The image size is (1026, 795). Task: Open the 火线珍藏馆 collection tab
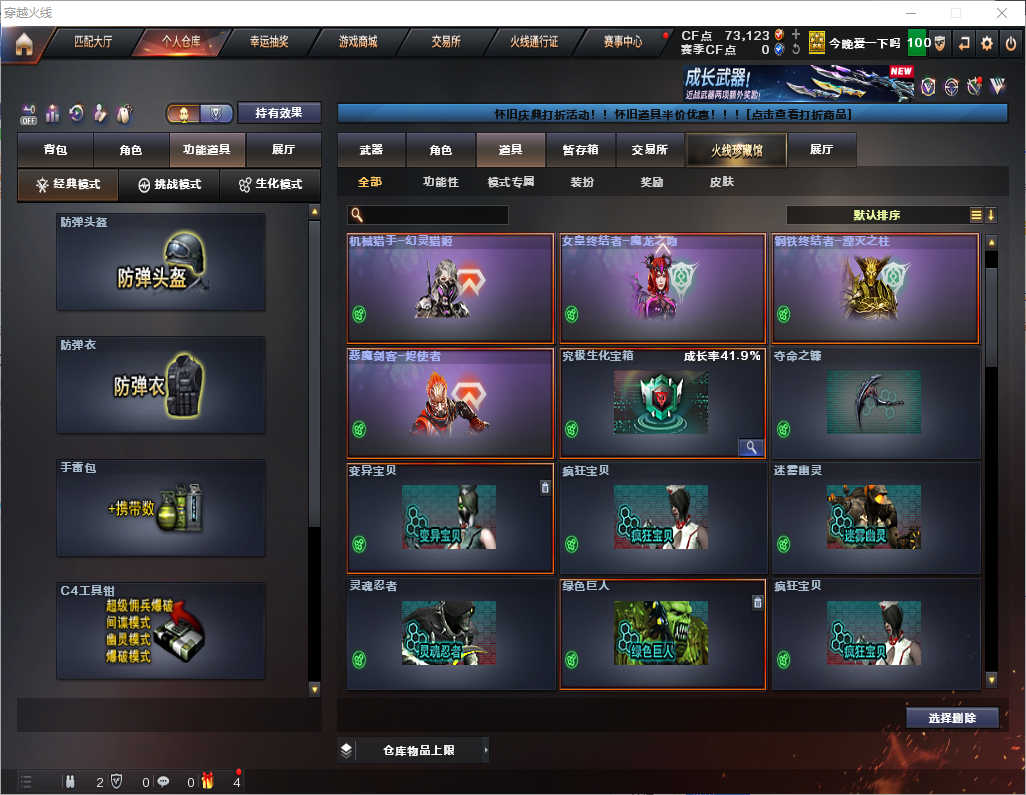tap(735, 150)
